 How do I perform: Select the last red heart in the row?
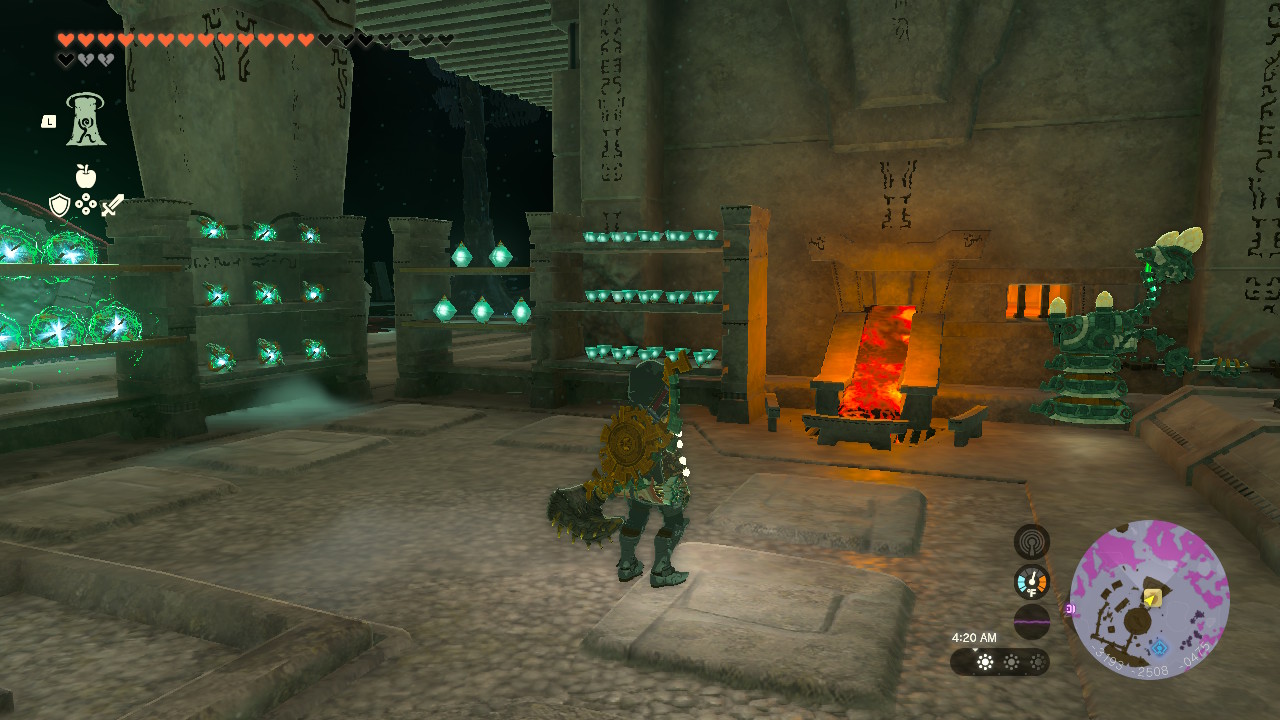click(x=305, y=40)
